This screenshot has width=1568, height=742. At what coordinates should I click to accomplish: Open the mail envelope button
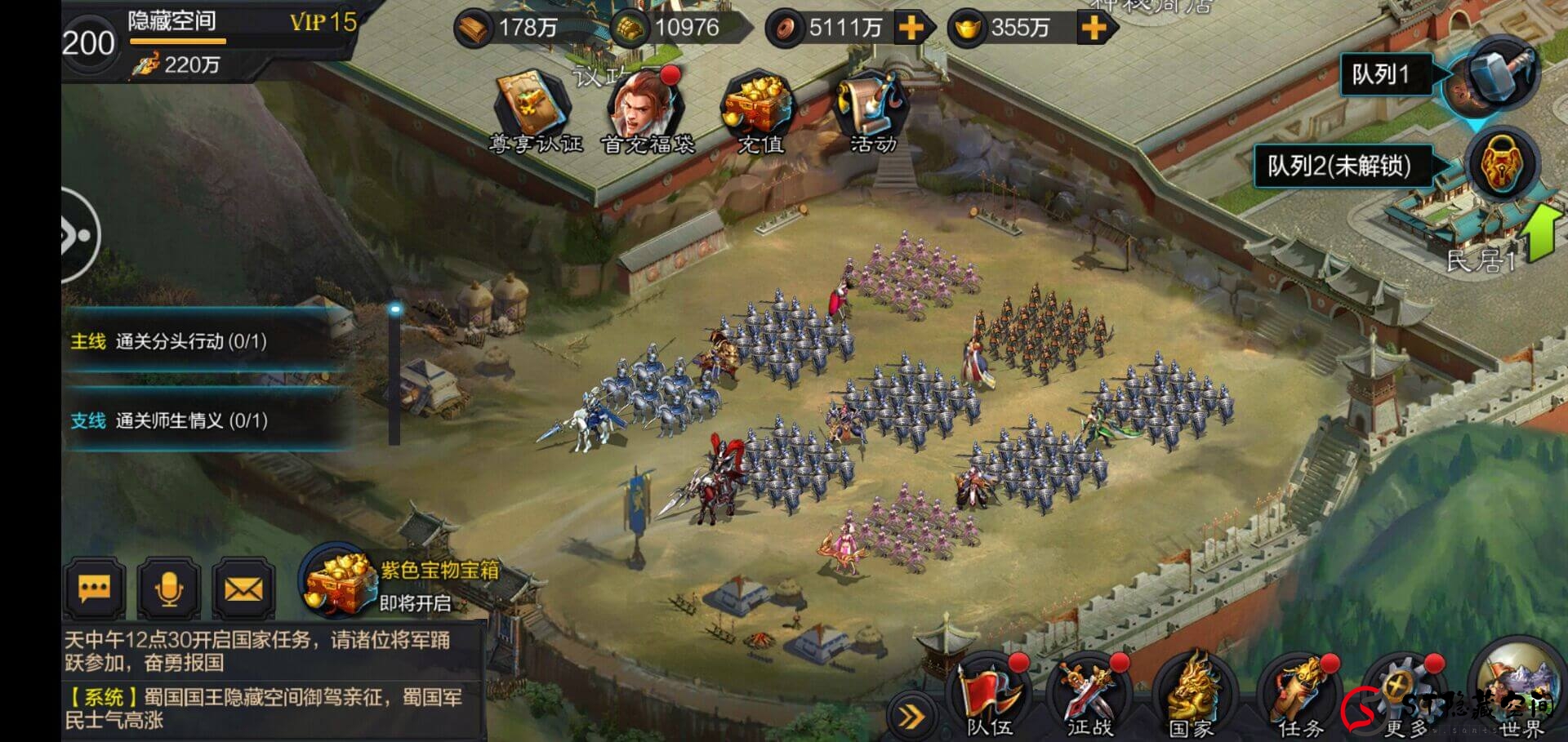[x=243, y=589]
